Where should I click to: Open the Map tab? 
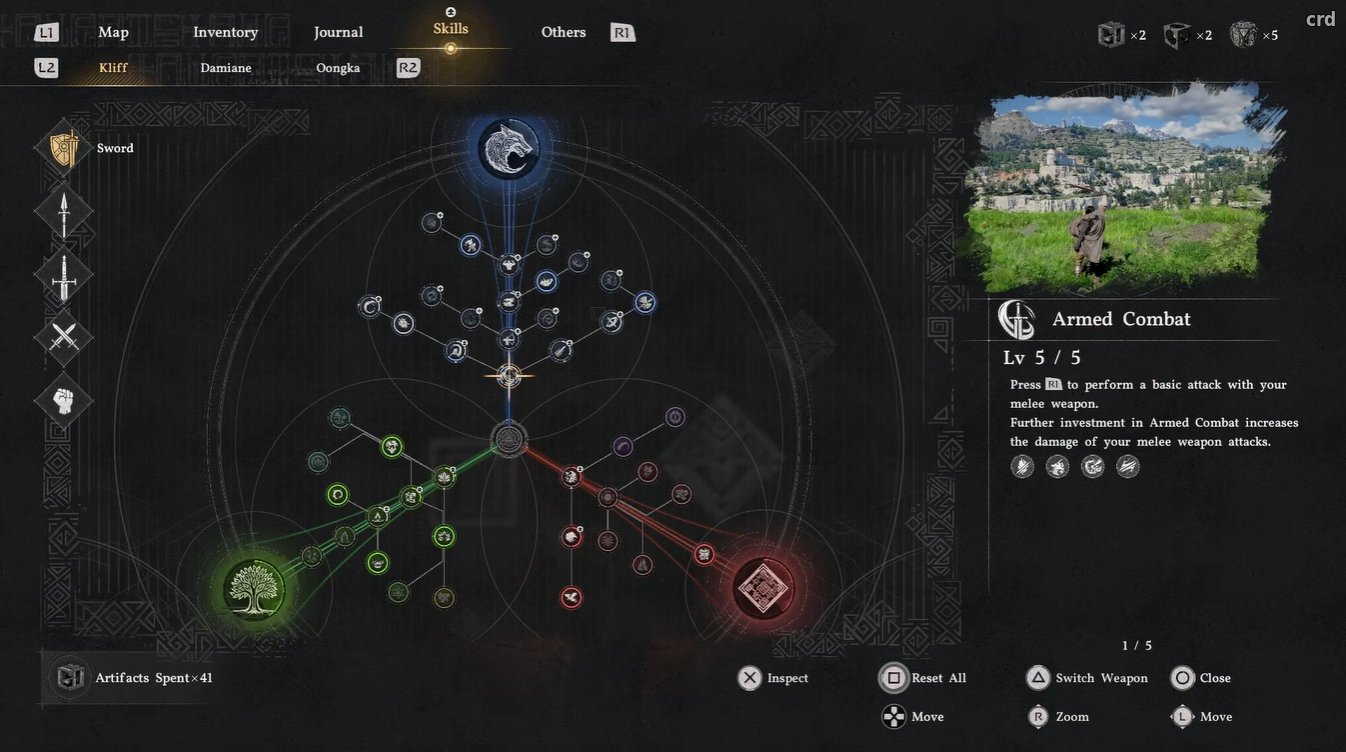113,32
